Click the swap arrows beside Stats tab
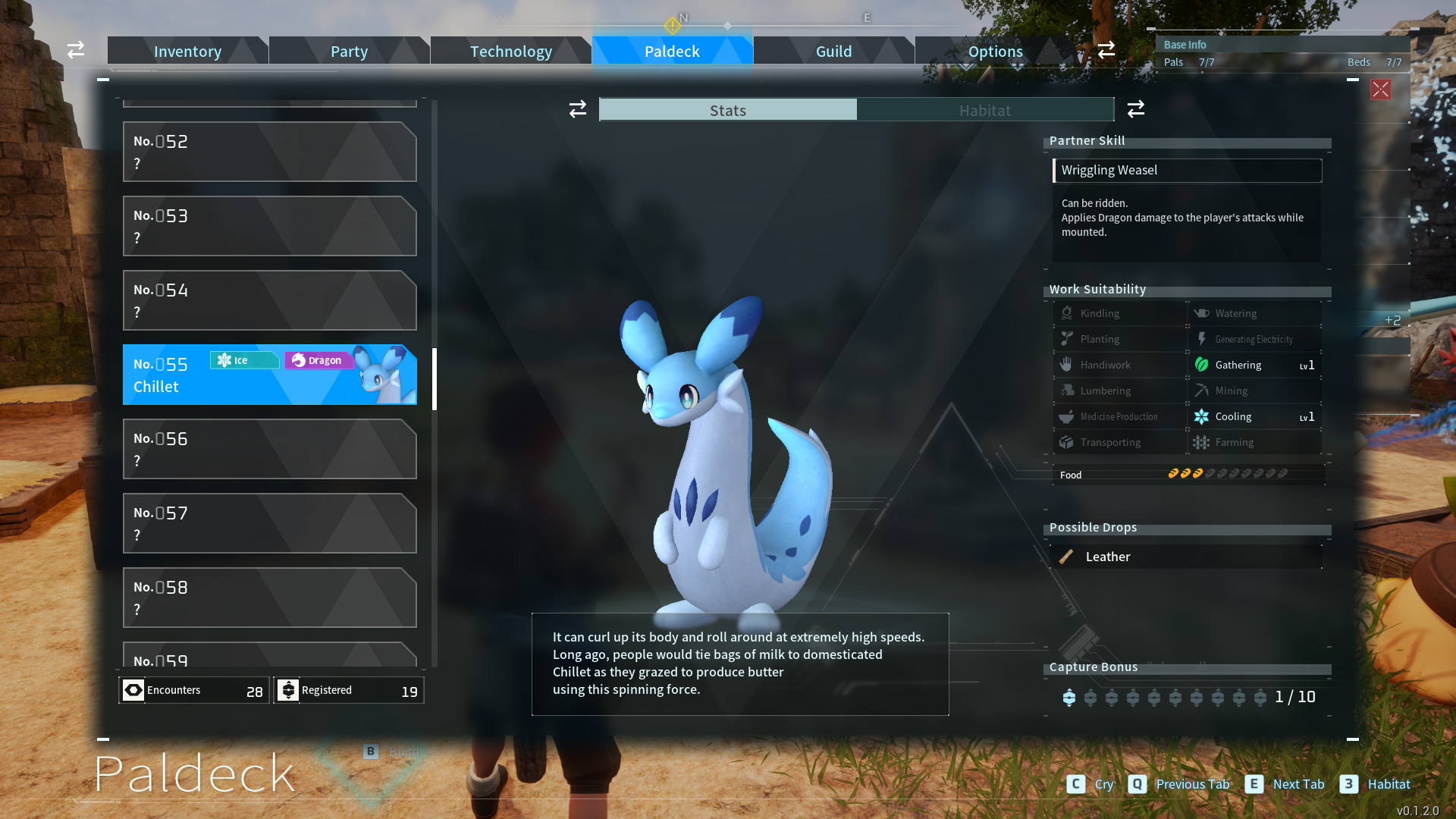Viewport: 1456px width, 819px height. (x=577, y=109)
